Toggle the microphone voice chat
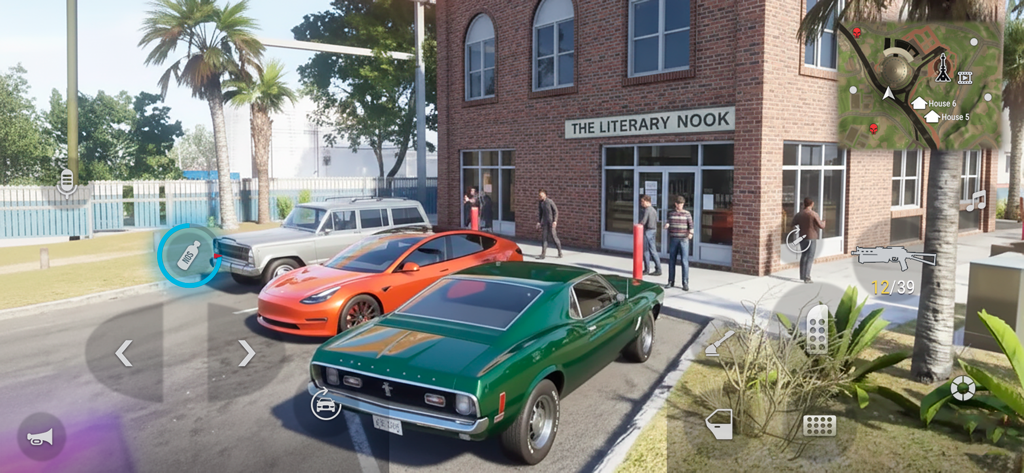 pos(67,181)
